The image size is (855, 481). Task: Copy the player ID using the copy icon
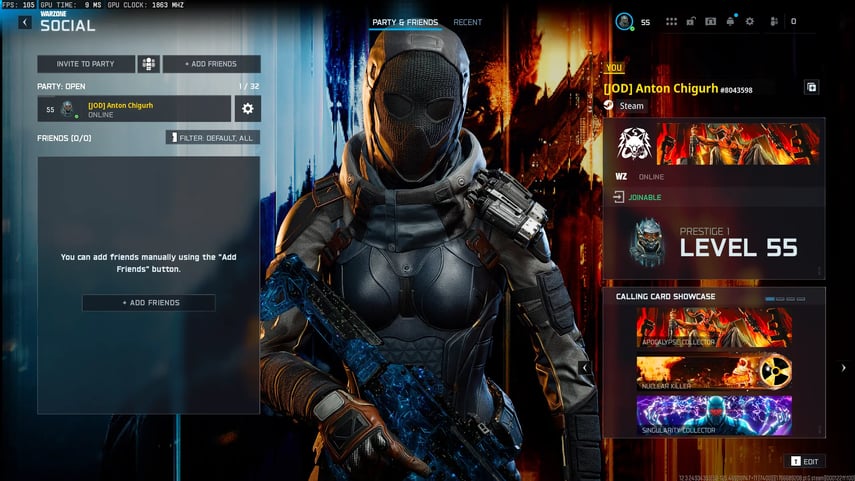pos(811,88)
